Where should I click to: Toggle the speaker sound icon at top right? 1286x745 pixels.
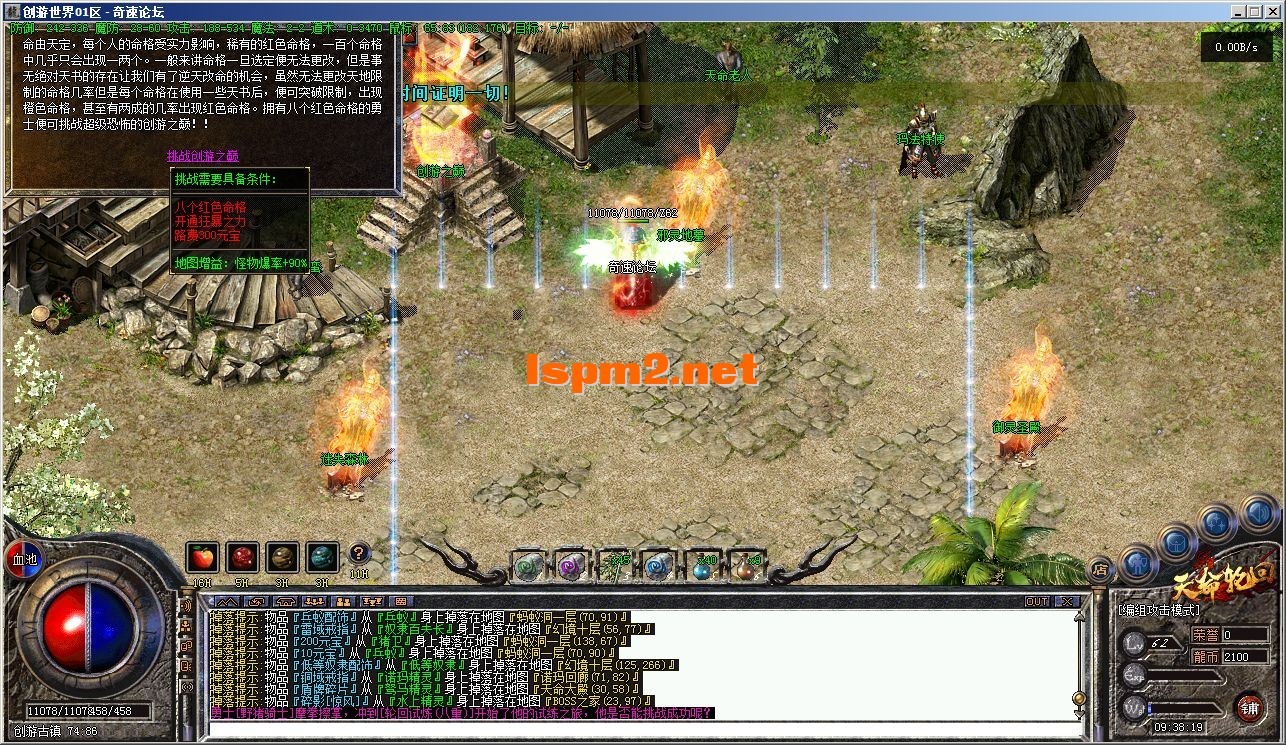(x=1259, y=513)
